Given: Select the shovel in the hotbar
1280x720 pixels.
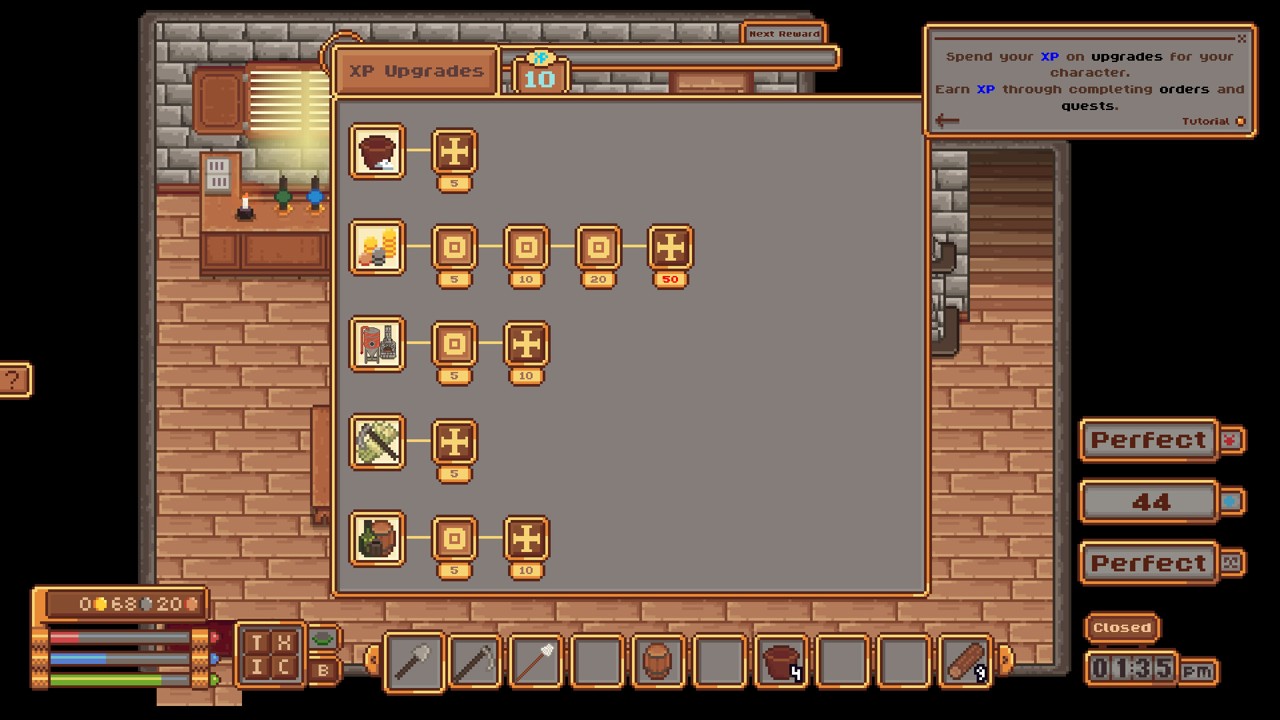Looking at the screenshot, I should [413, 661].
